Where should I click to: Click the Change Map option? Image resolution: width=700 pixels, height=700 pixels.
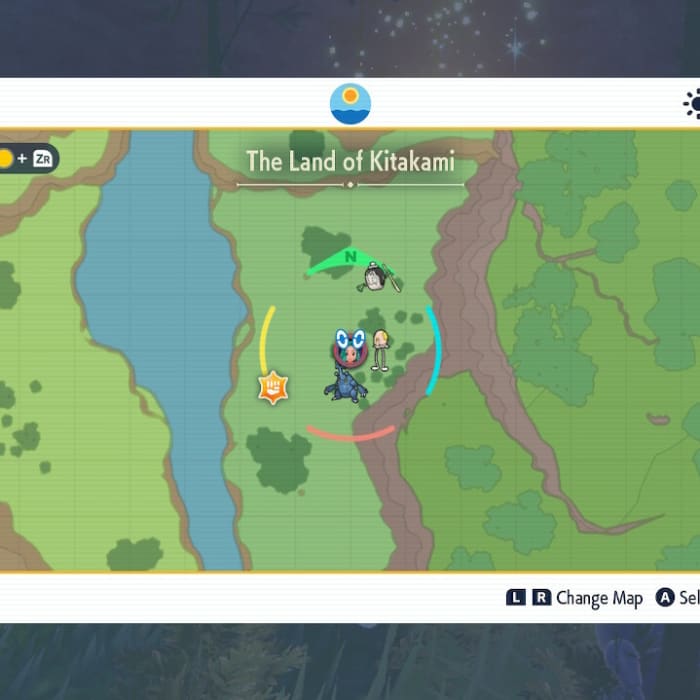click(598, 598)
